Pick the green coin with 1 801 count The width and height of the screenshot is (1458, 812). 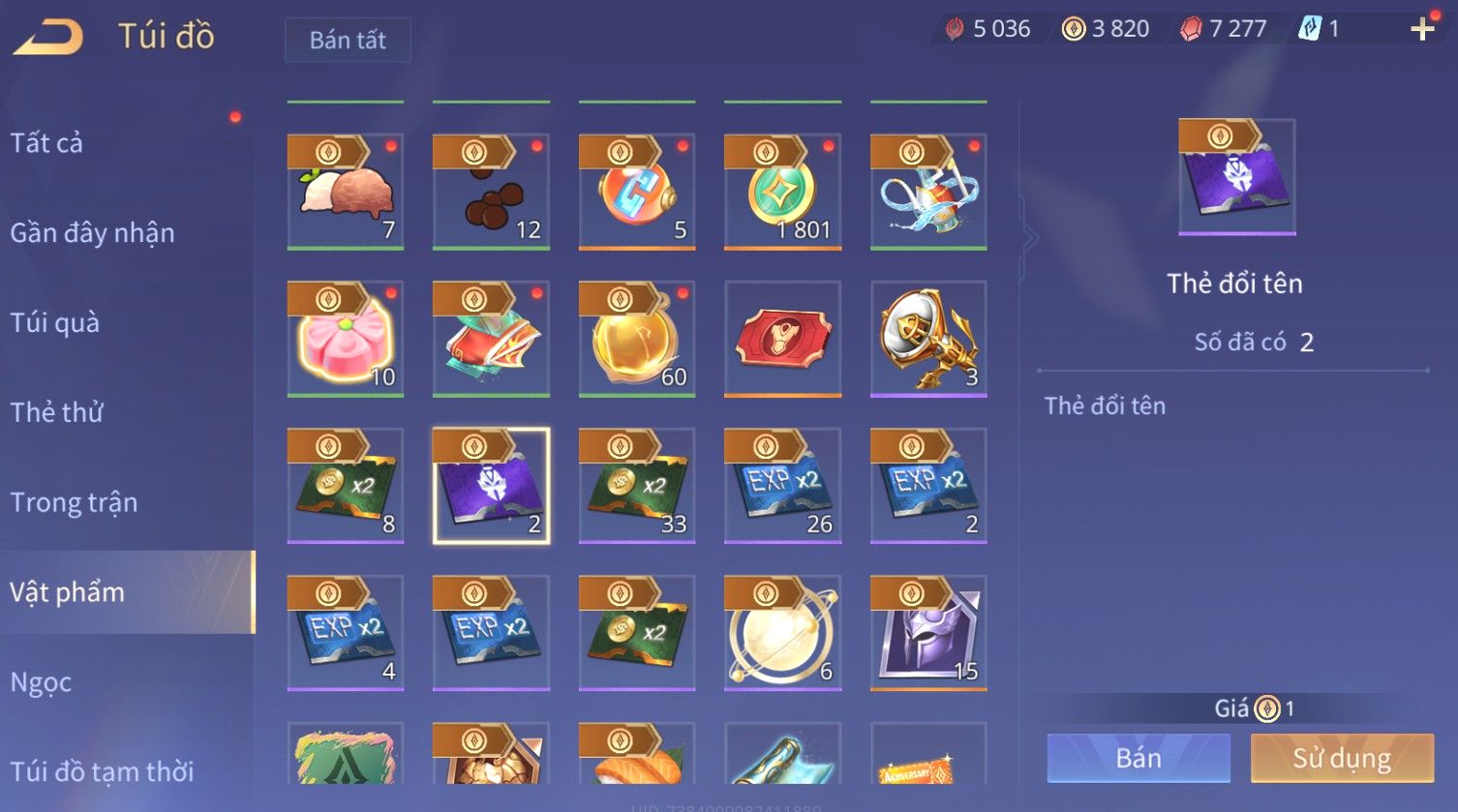(782, 192)
